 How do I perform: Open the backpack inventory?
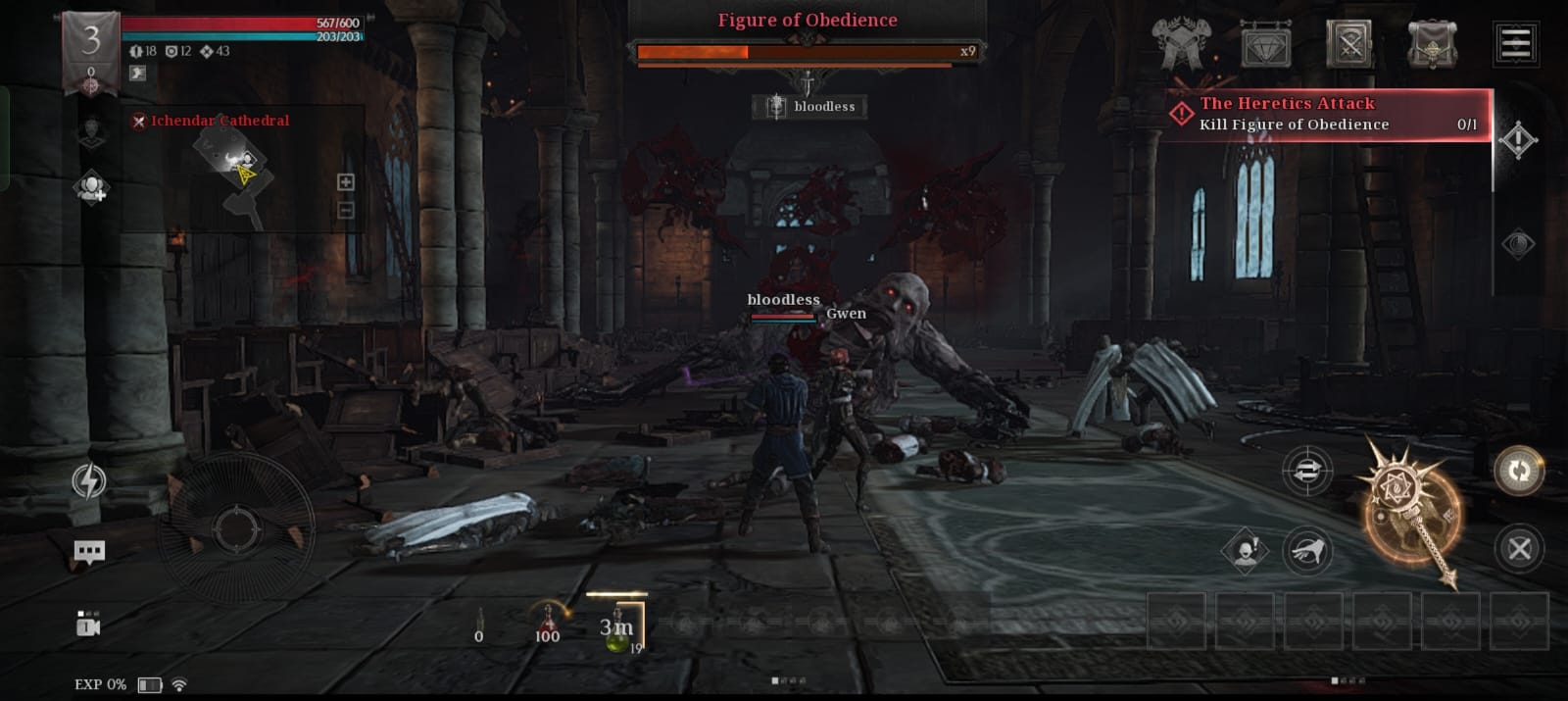click(x=1432, y=44)
